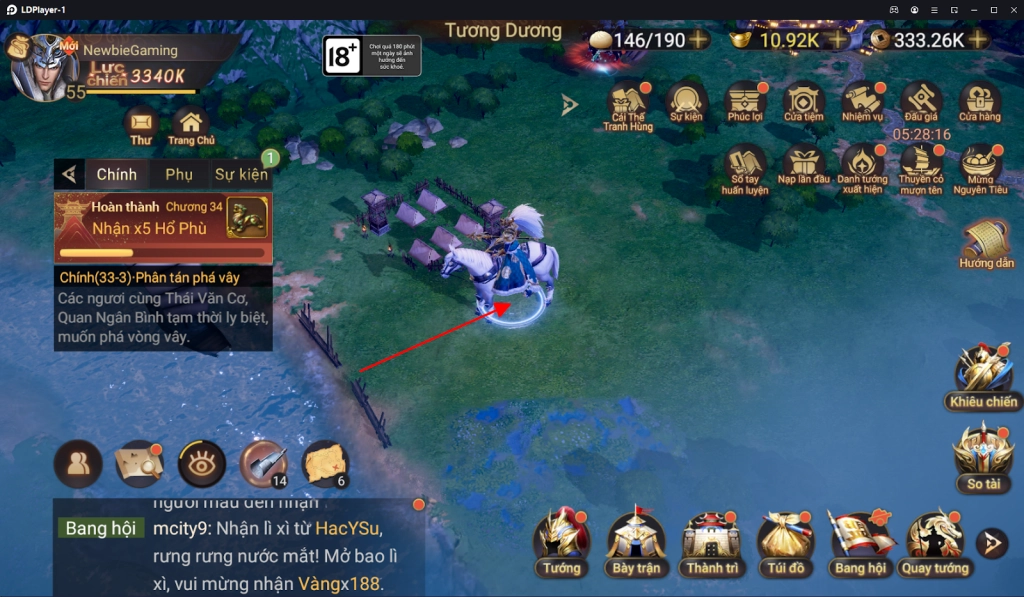Open the Nhiệm vụ quests menu

[862, 101]
